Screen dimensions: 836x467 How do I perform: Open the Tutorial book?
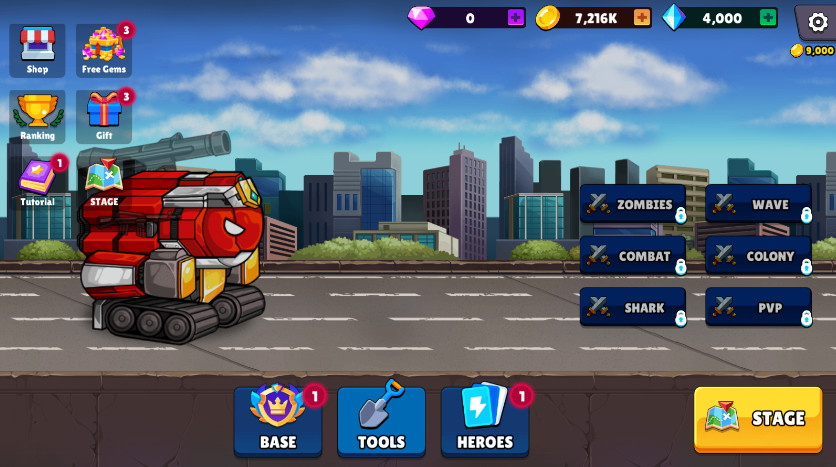click(37, 182)
